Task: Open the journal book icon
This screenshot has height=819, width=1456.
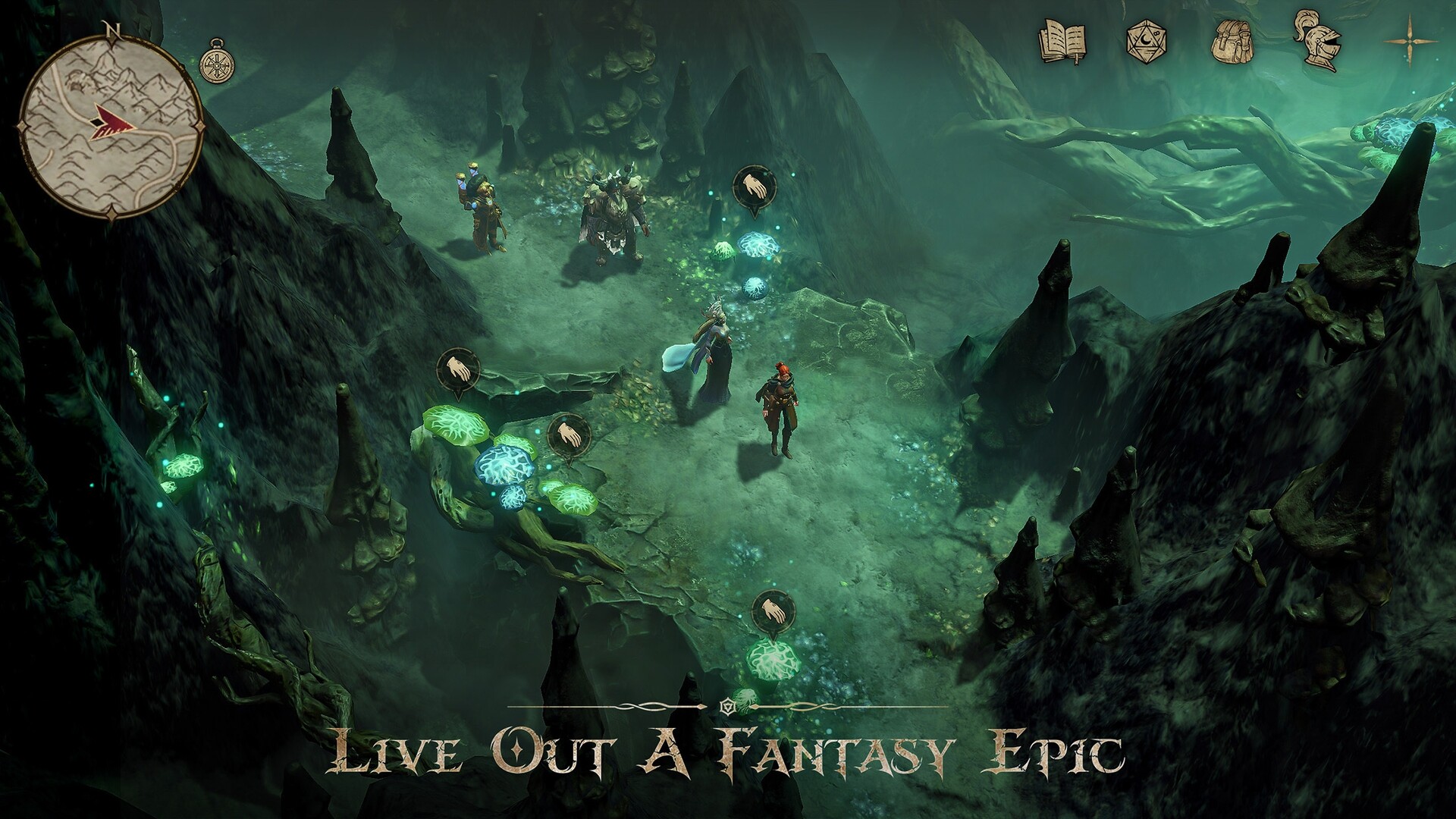Action: pyautogui.click(x=1063, y=43)
